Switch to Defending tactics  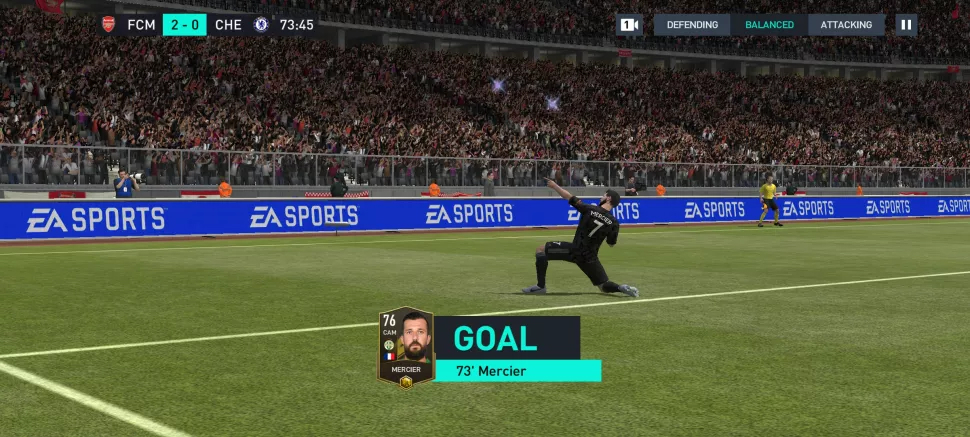coord(692,25)
